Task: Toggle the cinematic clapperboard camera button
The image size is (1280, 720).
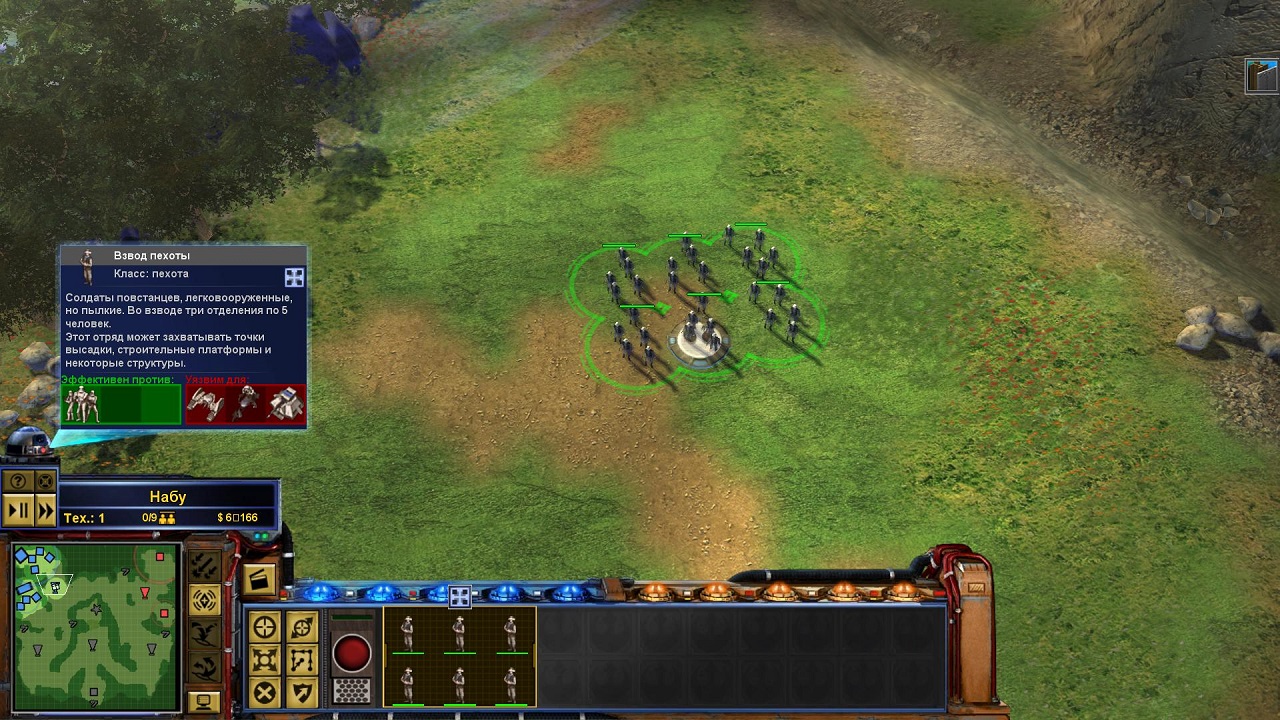Action: point(258,580)
